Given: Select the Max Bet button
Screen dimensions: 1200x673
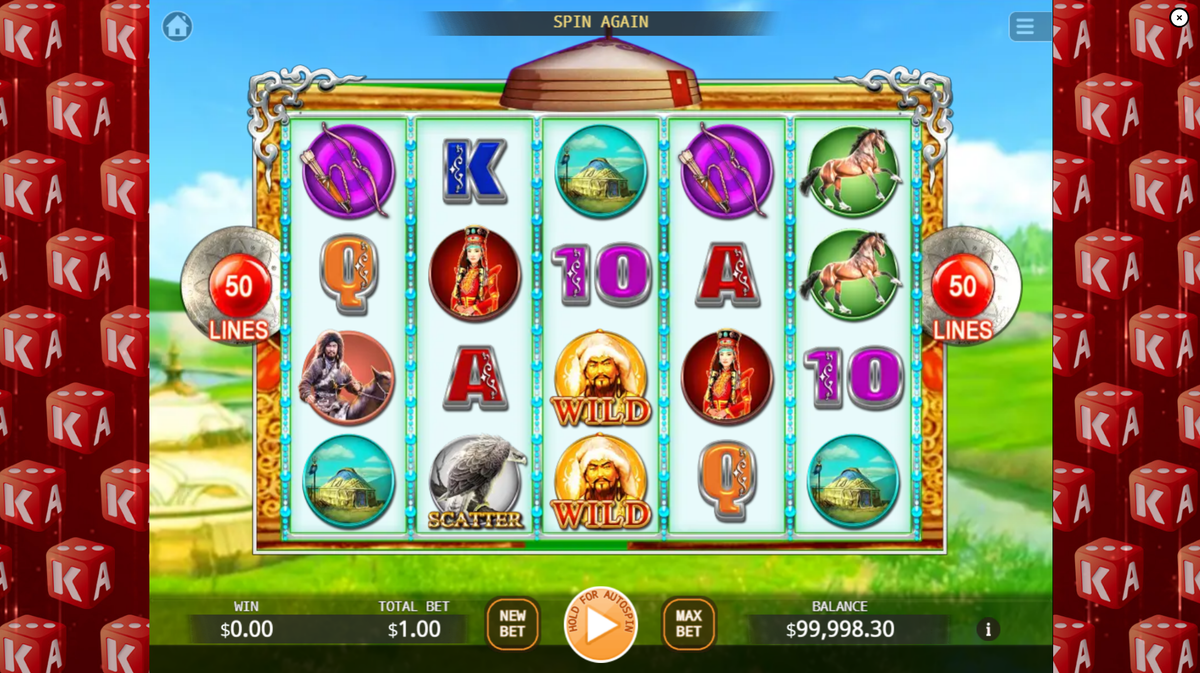Looking at the screenshot, I should (x=688, y=624).
